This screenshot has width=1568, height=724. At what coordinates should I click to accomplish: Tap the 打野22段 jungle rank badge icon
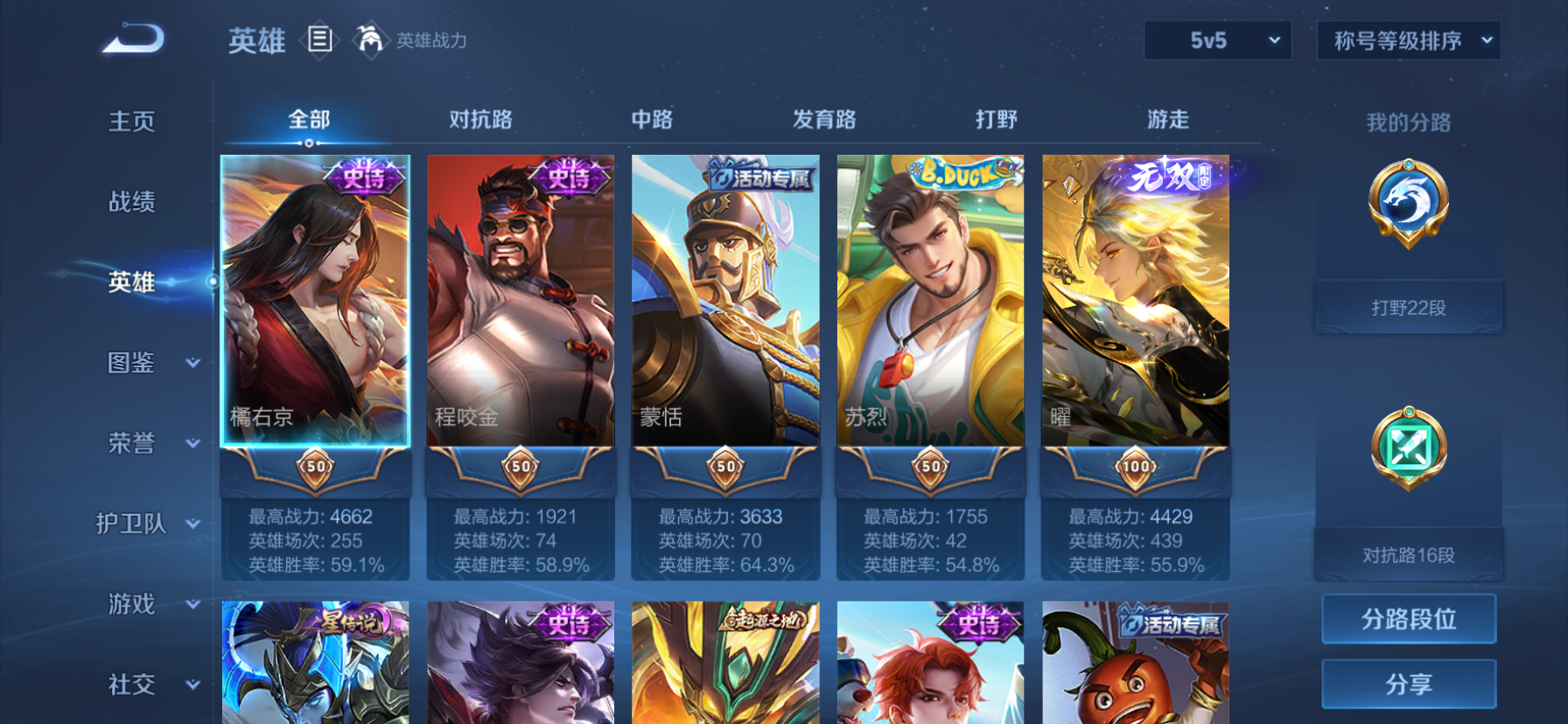coord(1408,203)
